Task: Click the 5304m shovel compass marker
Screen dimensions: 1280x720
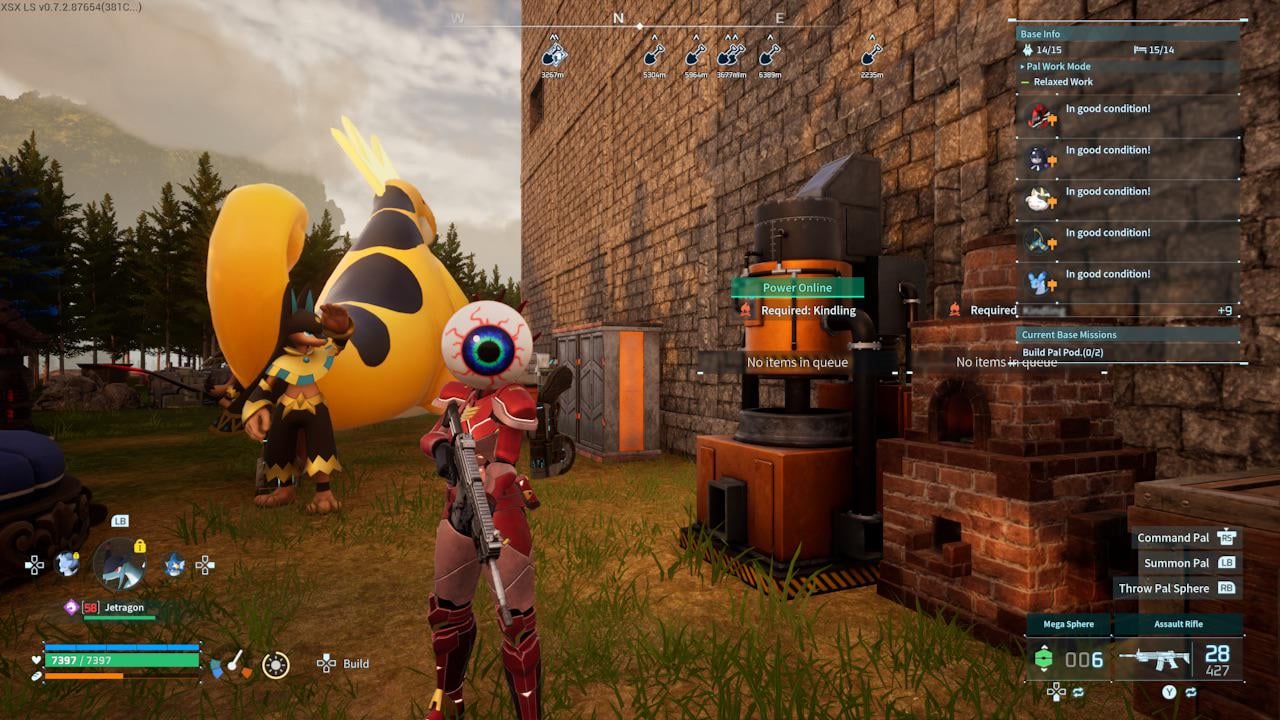Action: [x=655, y=53]
